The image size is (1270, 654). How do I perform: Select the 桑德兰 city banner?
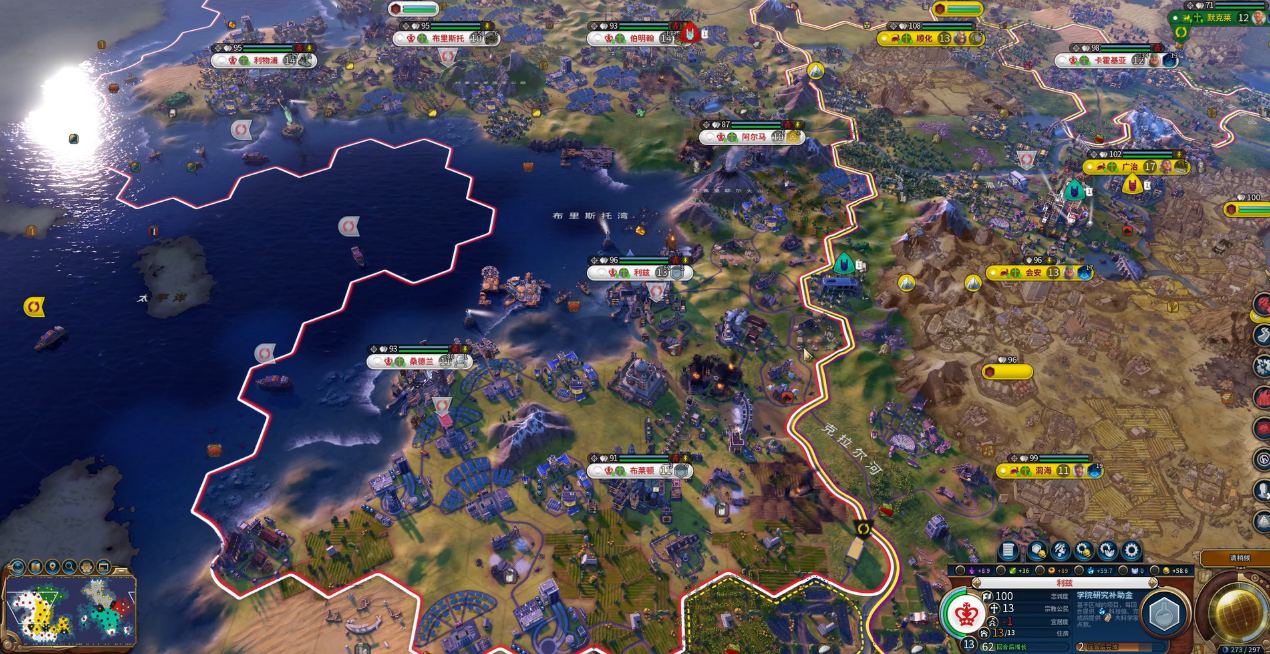tap(420, 362)
